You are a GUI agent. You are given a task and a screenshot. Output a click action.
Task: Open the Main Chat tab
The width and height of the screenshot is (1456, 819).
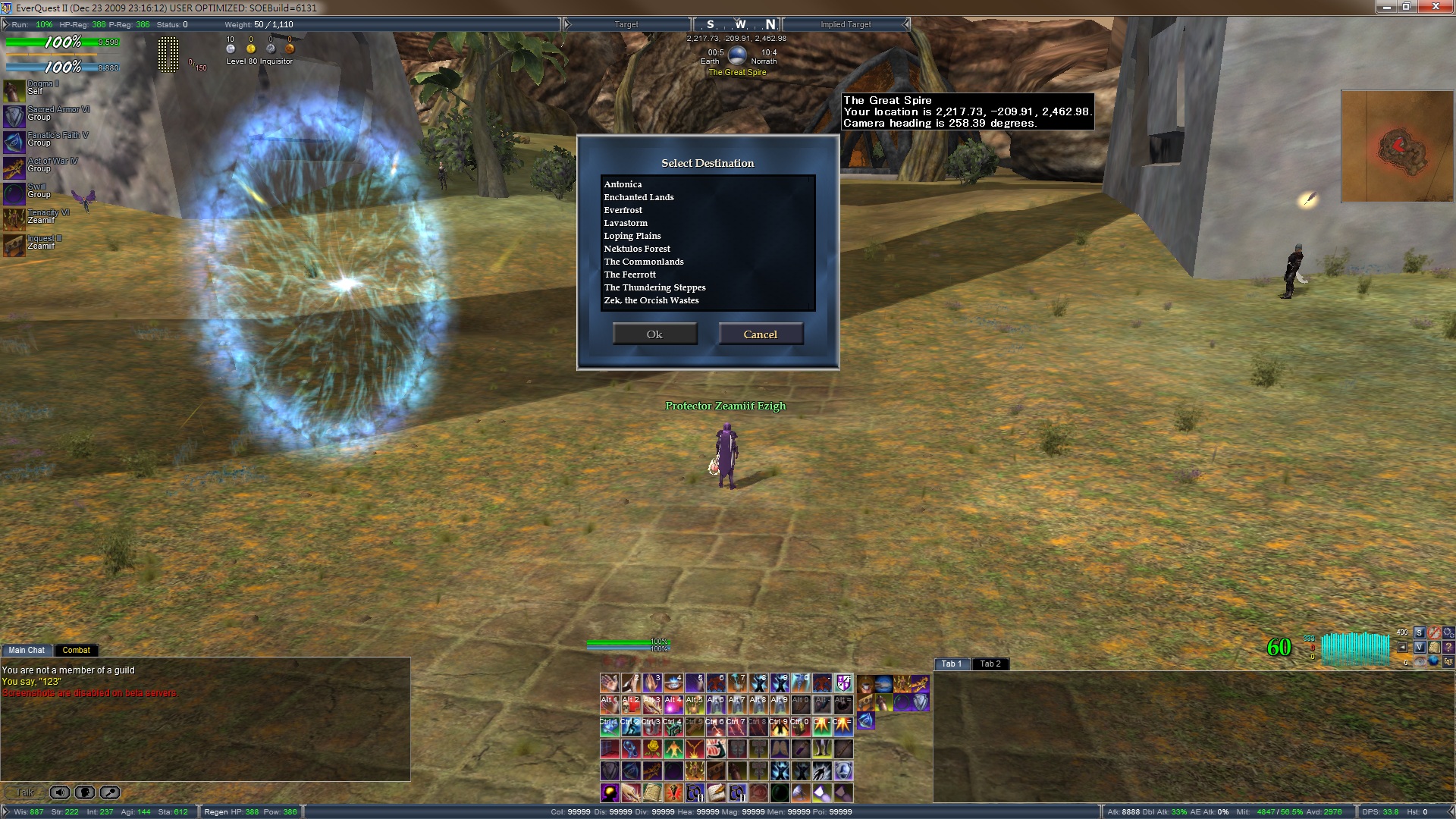[x=27, y=650]
